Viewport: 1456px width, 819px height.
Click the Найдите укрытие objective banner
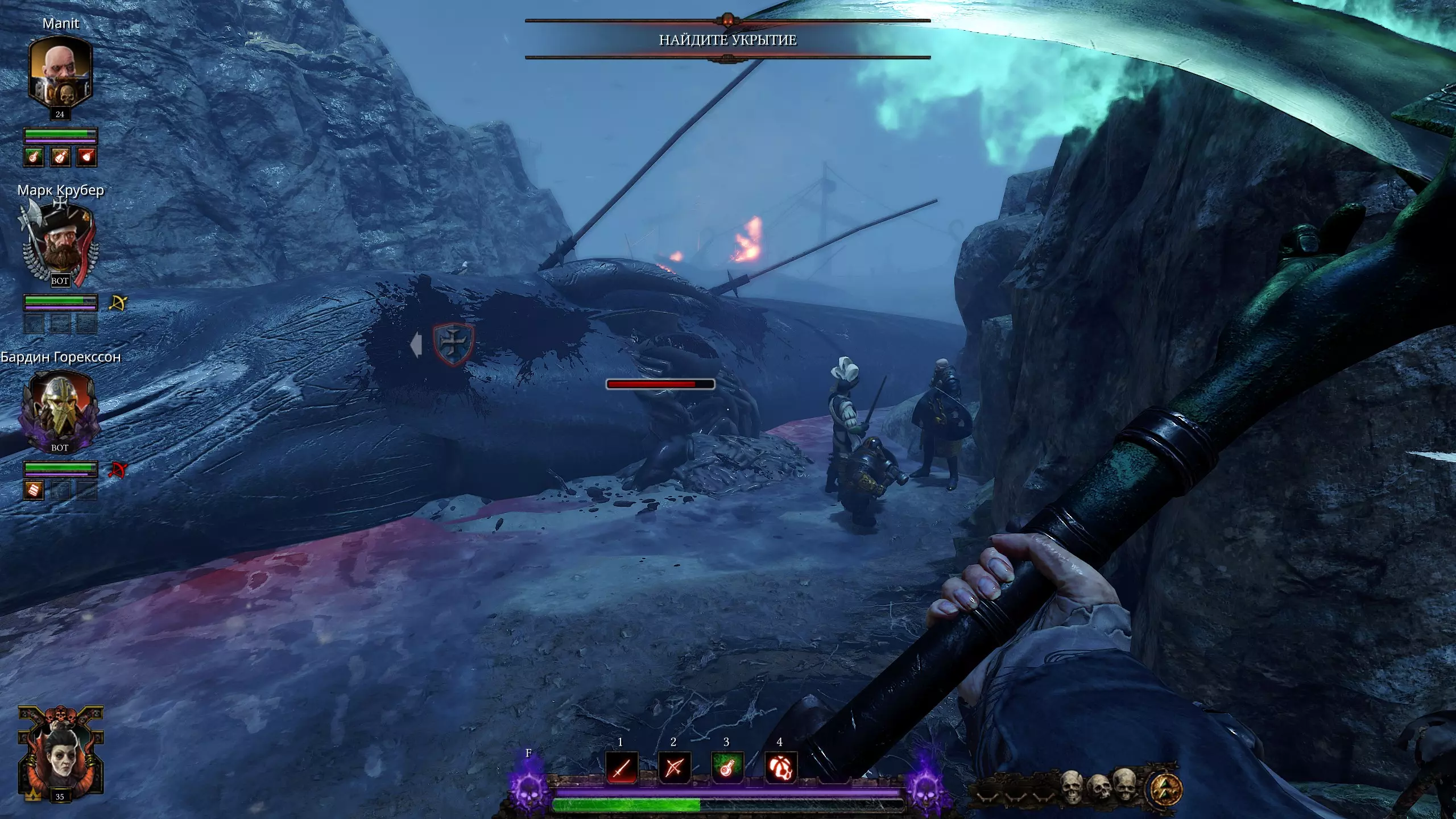coord(727,40)
